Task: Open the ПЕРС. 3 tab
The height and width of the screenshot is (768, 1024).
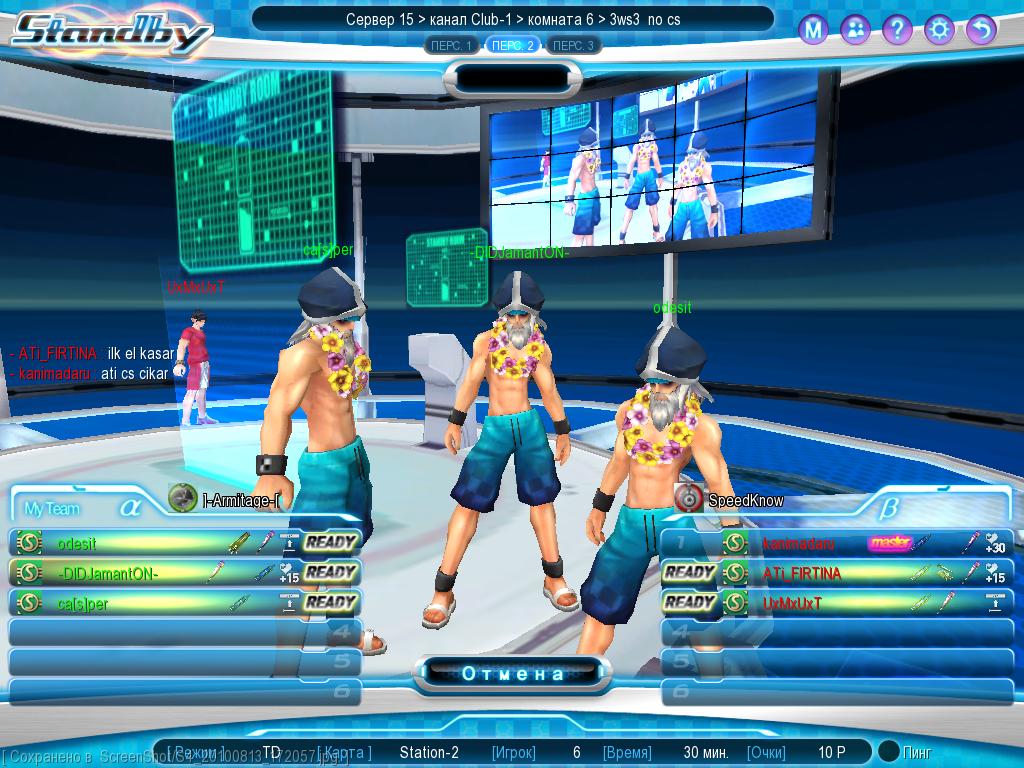Action: point(574,45)
